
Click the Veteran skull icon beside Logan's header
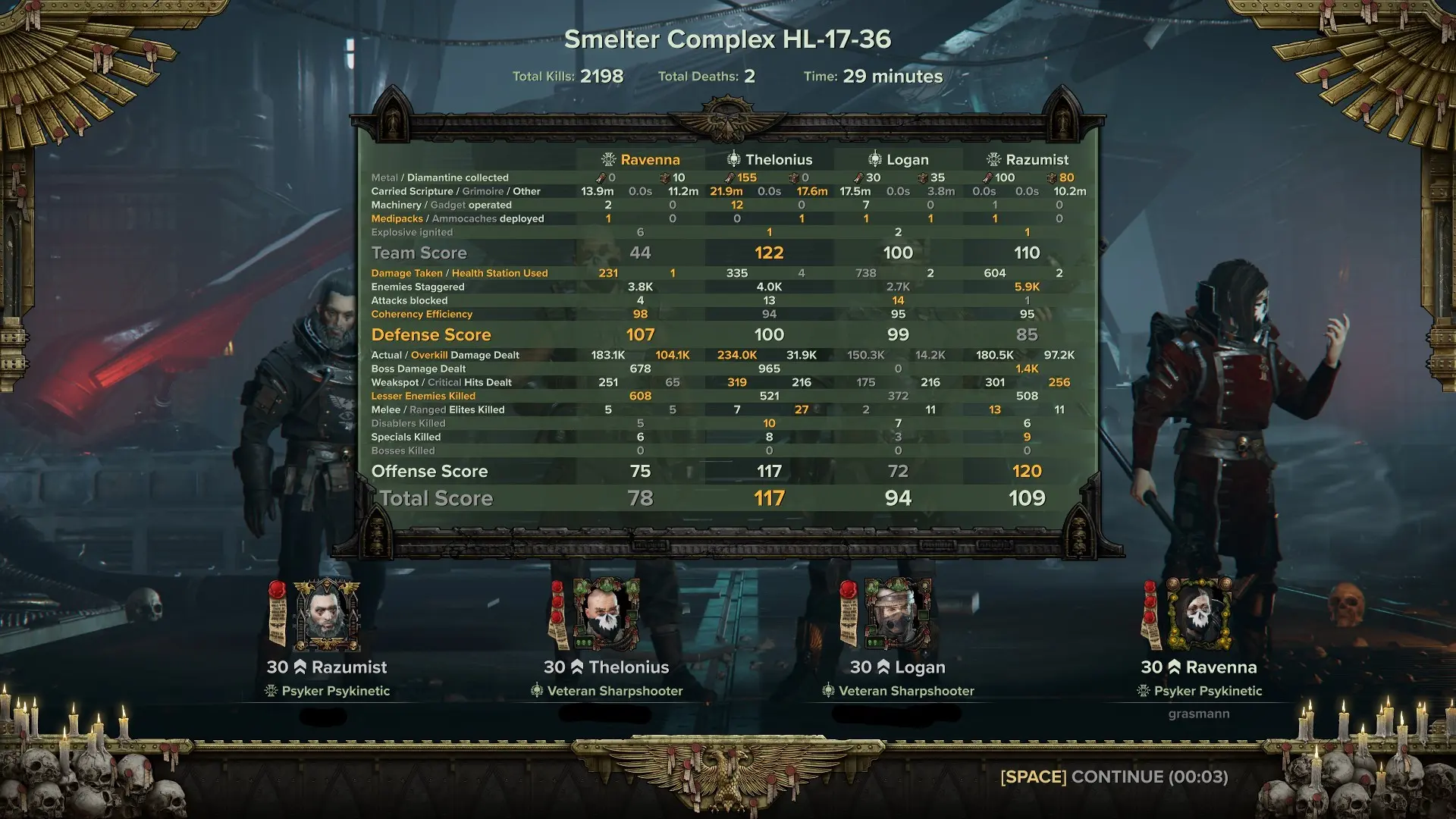point(876,159)
